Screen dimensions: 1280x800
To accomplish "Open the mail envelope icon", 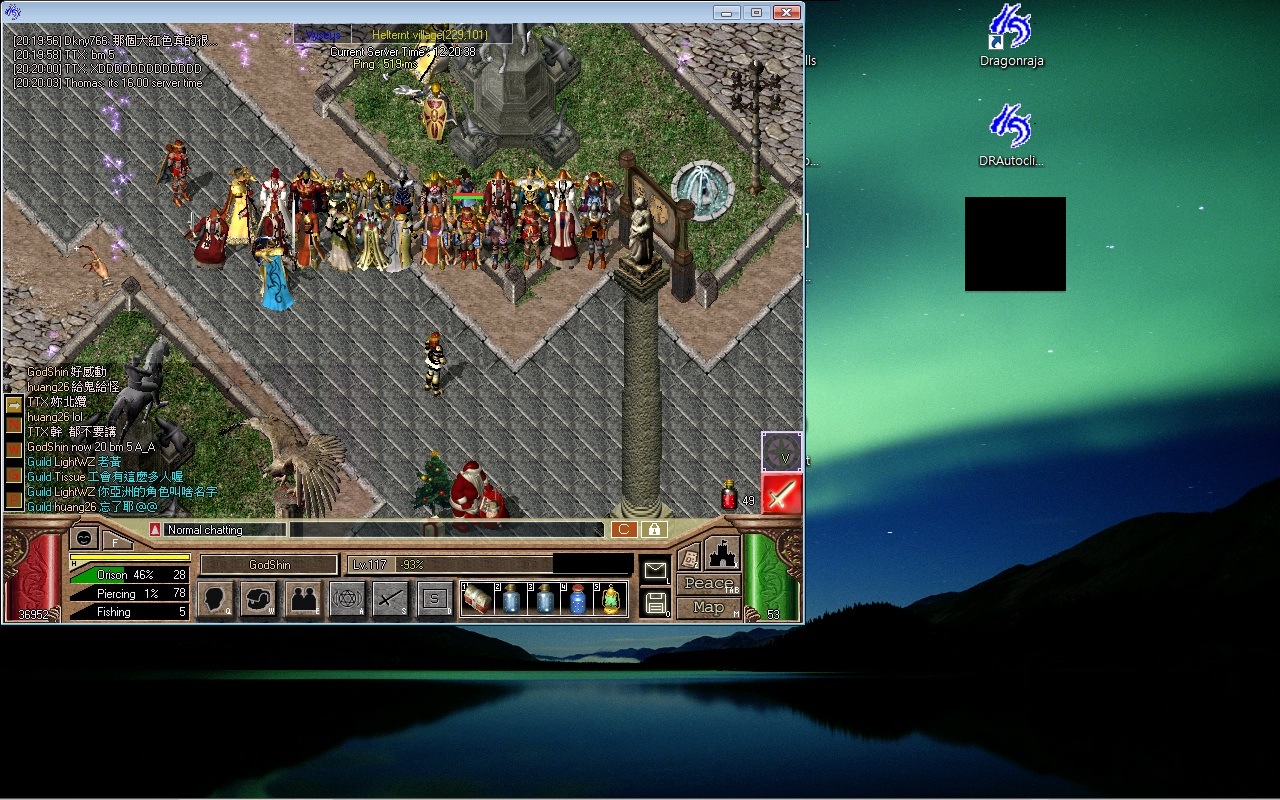I will point(655,571).
